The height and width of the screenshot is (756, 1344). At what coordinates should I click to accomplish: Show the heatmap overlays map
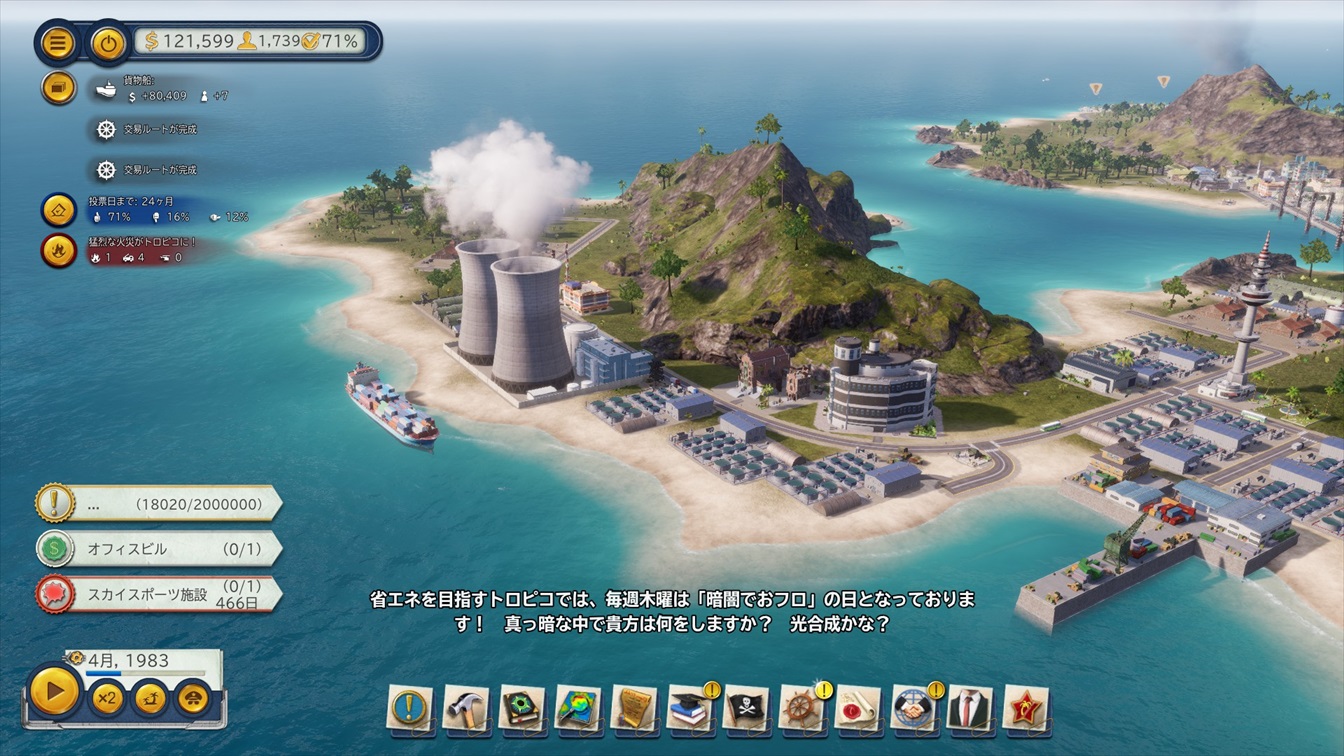point(577,708)
